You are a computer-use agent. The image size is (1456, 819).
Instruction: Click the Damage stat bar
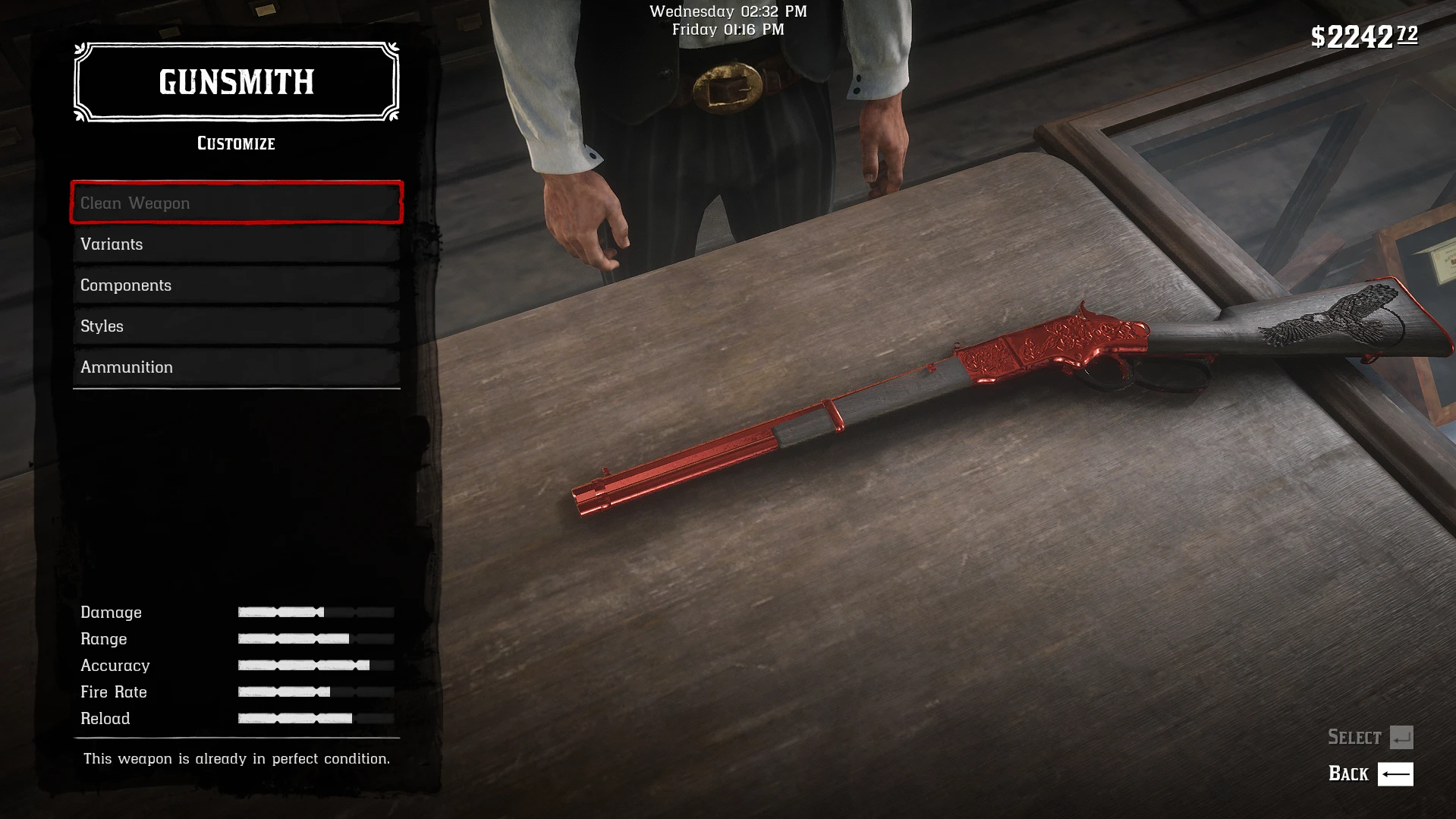[x=315, y=612]
